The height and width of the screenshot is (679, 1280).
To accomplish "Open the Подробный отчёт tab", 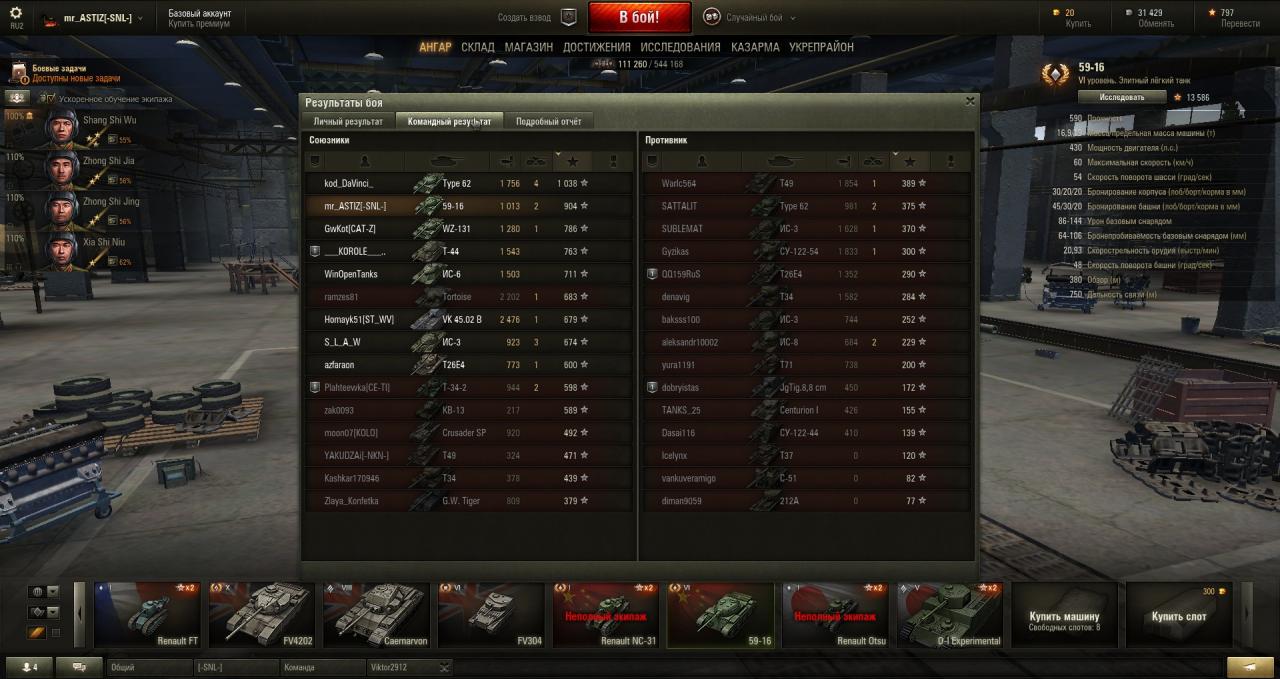I will pos(548,121).
